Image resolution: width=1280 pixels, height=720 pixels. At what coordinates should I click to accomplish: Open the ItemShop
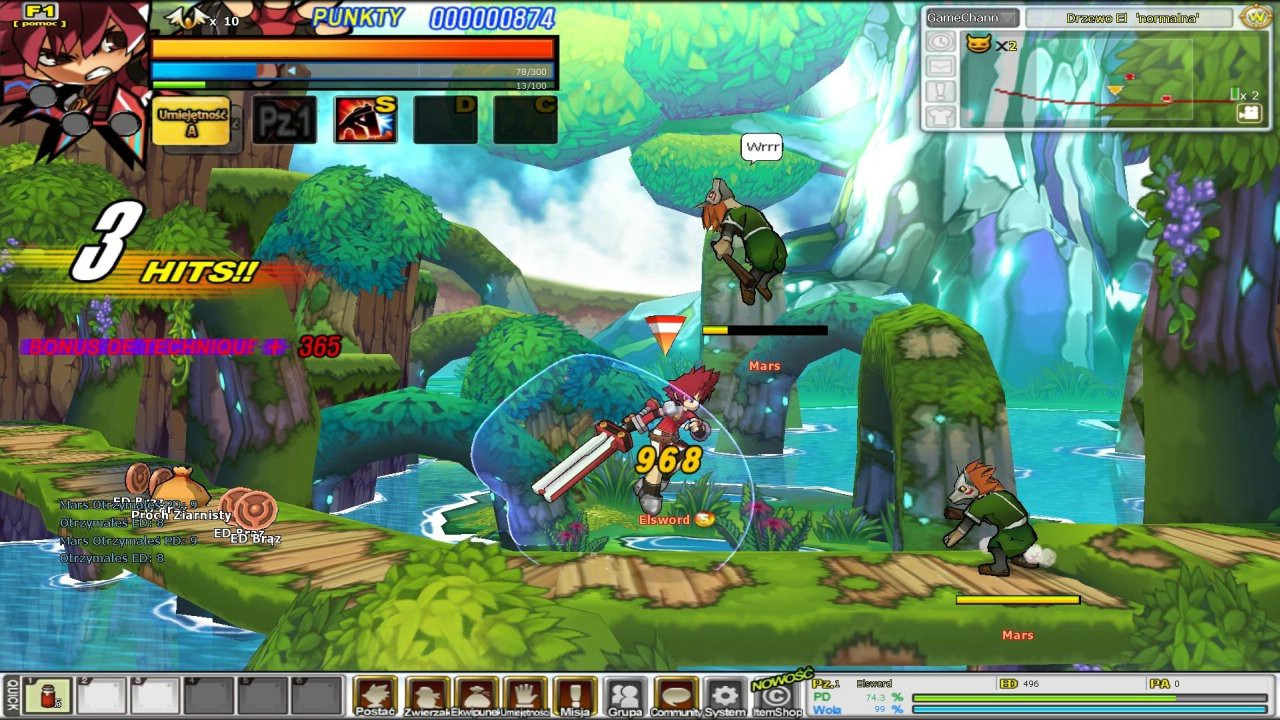pyautogui.click(x=777, y=695)
